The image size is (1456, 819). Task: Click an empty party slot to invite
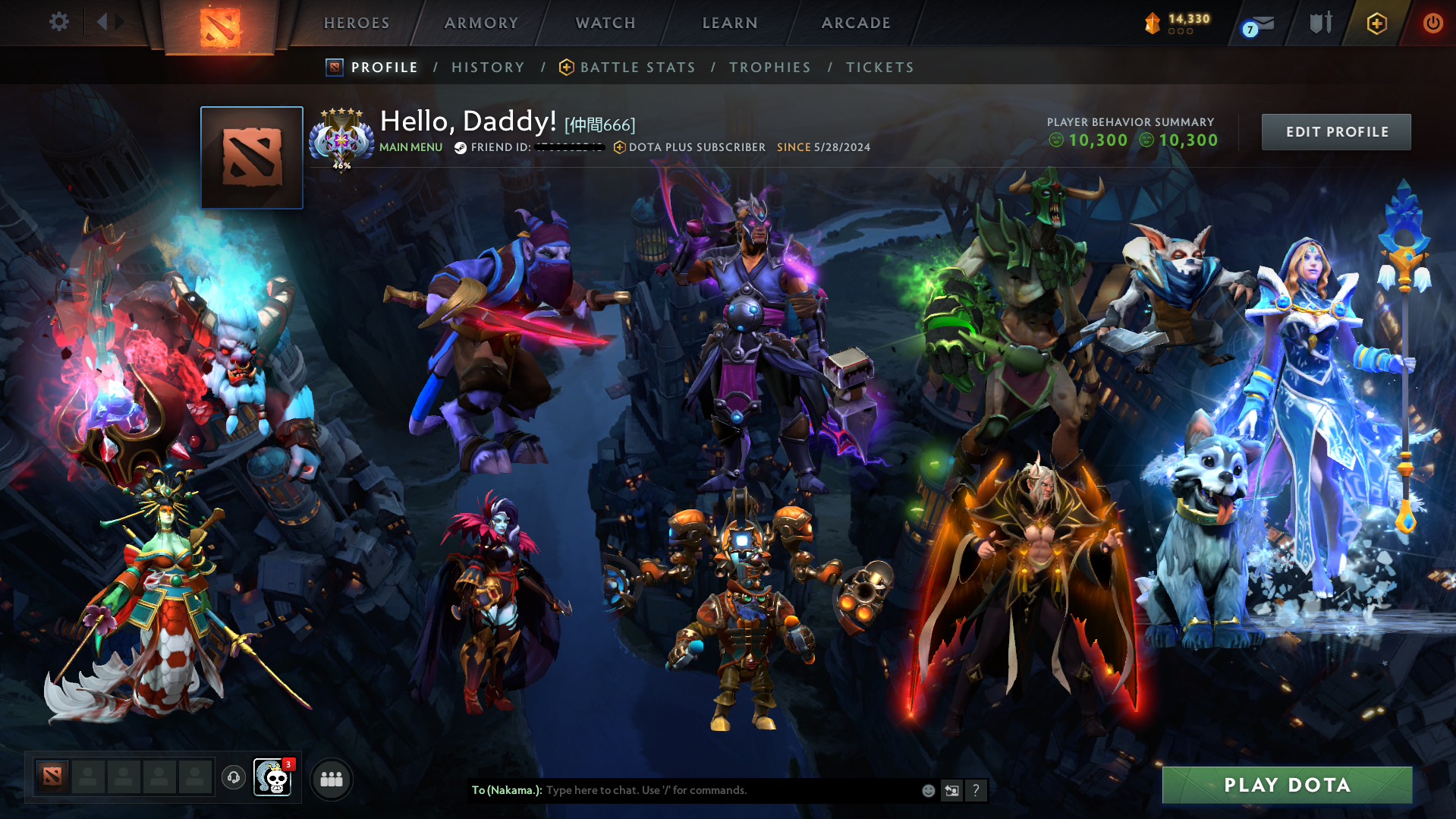[88, 777]
